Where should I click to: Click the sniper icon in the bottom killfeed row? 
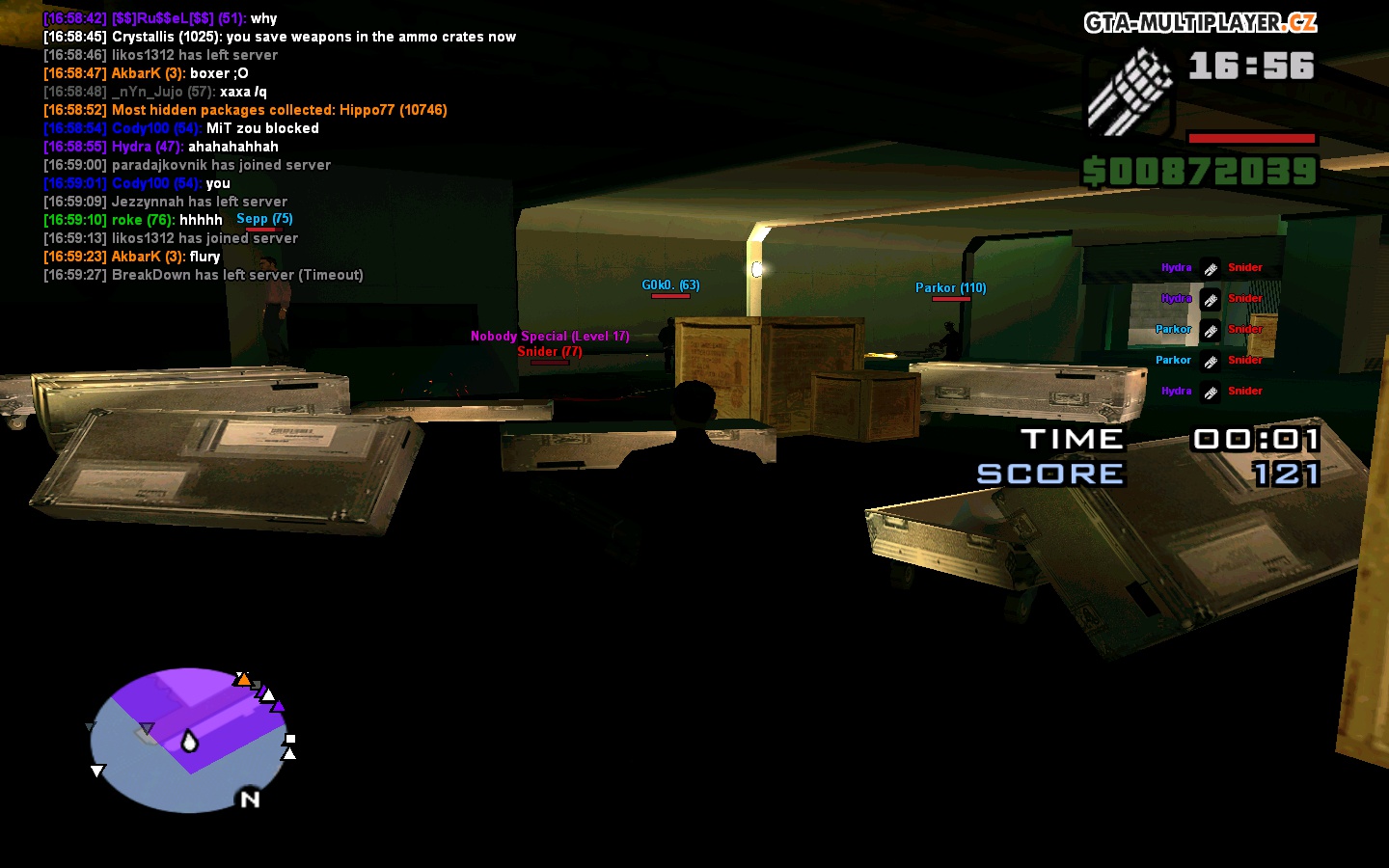tap(1209, 392)
